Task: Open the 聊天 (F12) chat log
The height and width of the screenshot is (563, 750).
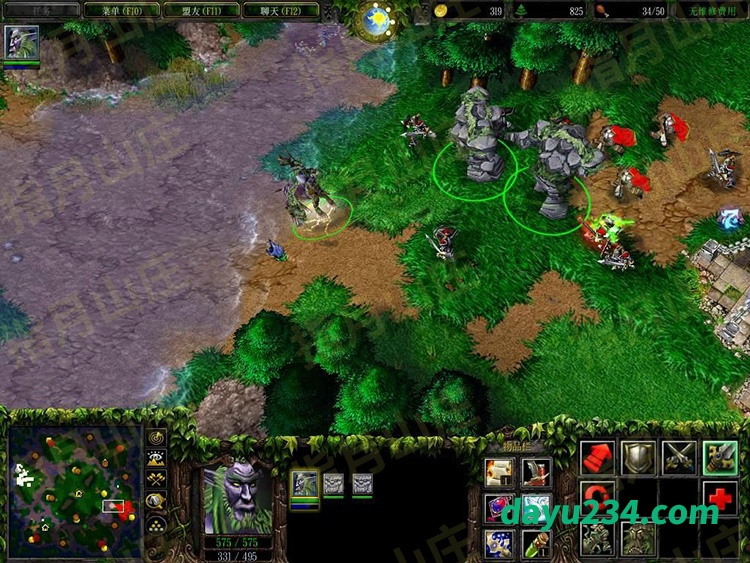Action: (279, 10)
